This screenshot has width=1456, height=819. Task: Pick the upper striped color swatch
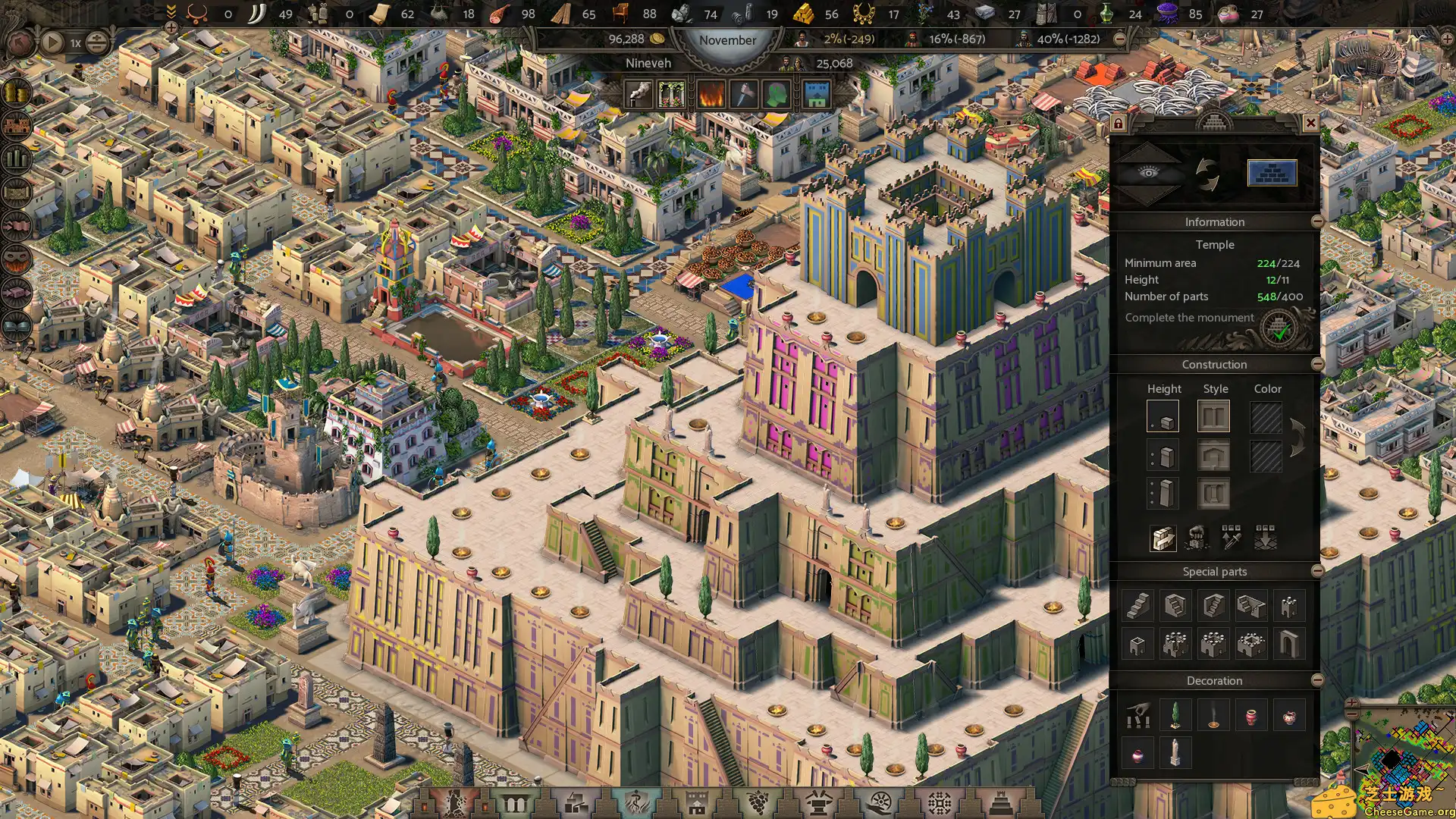[x=1266, y=417]
